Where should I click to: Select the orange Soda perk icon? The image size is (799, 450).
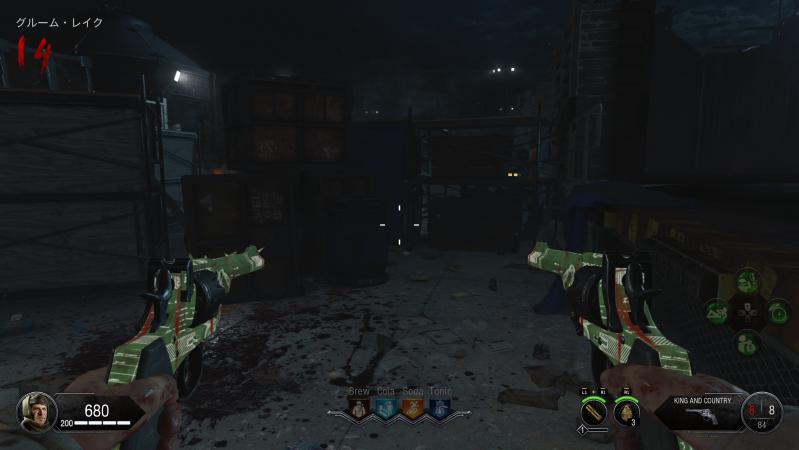(411, 407)
